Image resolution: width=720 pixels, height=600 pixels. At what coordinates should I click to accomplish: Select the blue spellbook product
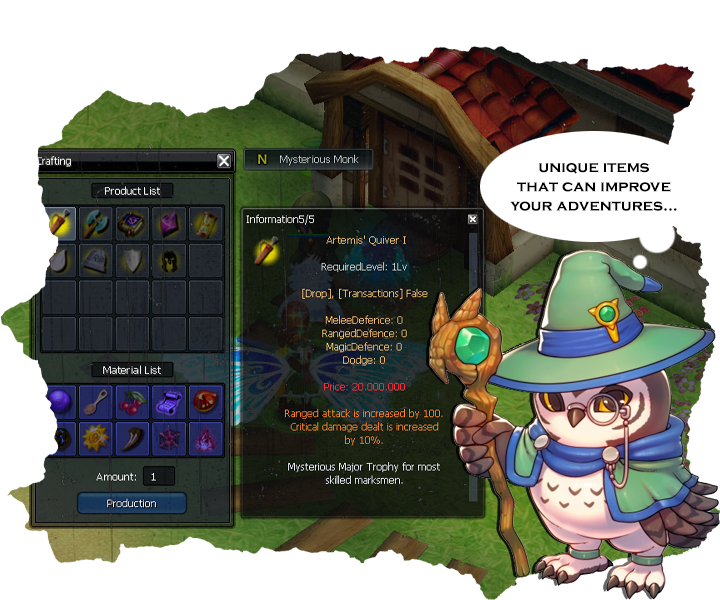132,224
